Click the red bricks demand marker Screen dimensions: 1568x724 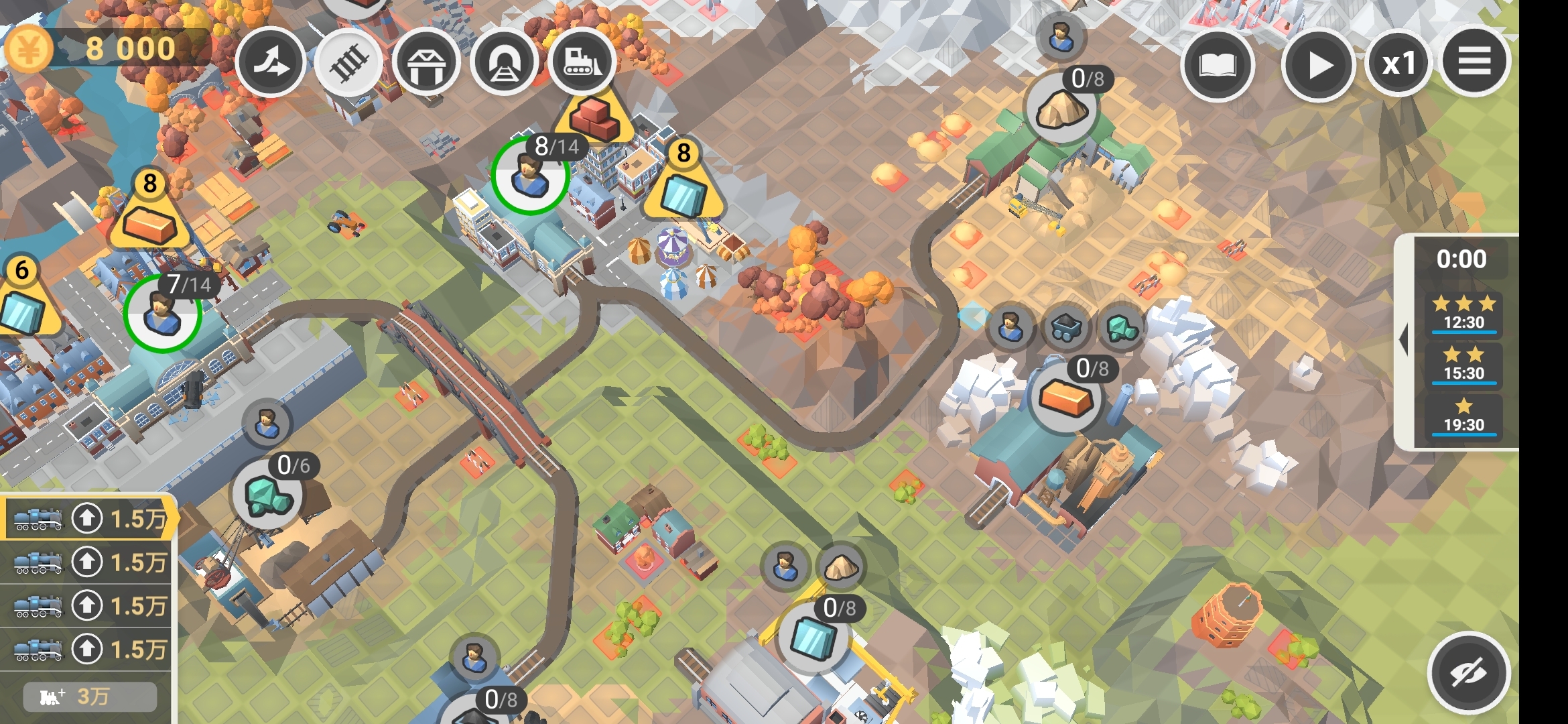pyautogui.click(x=594, y=116)
